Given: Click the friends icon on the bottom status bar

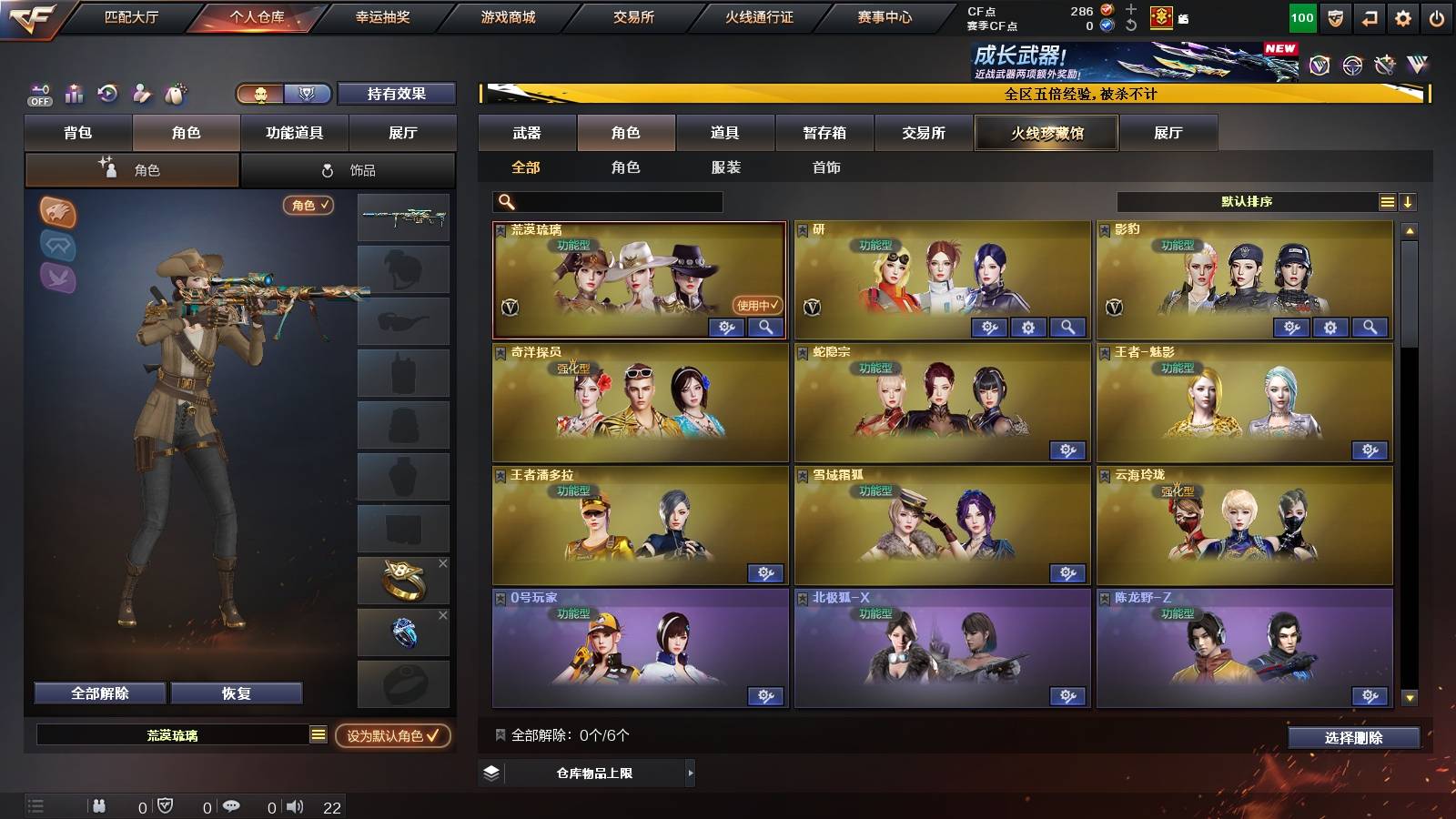Looking at the screenshot, I should point(99,806).
